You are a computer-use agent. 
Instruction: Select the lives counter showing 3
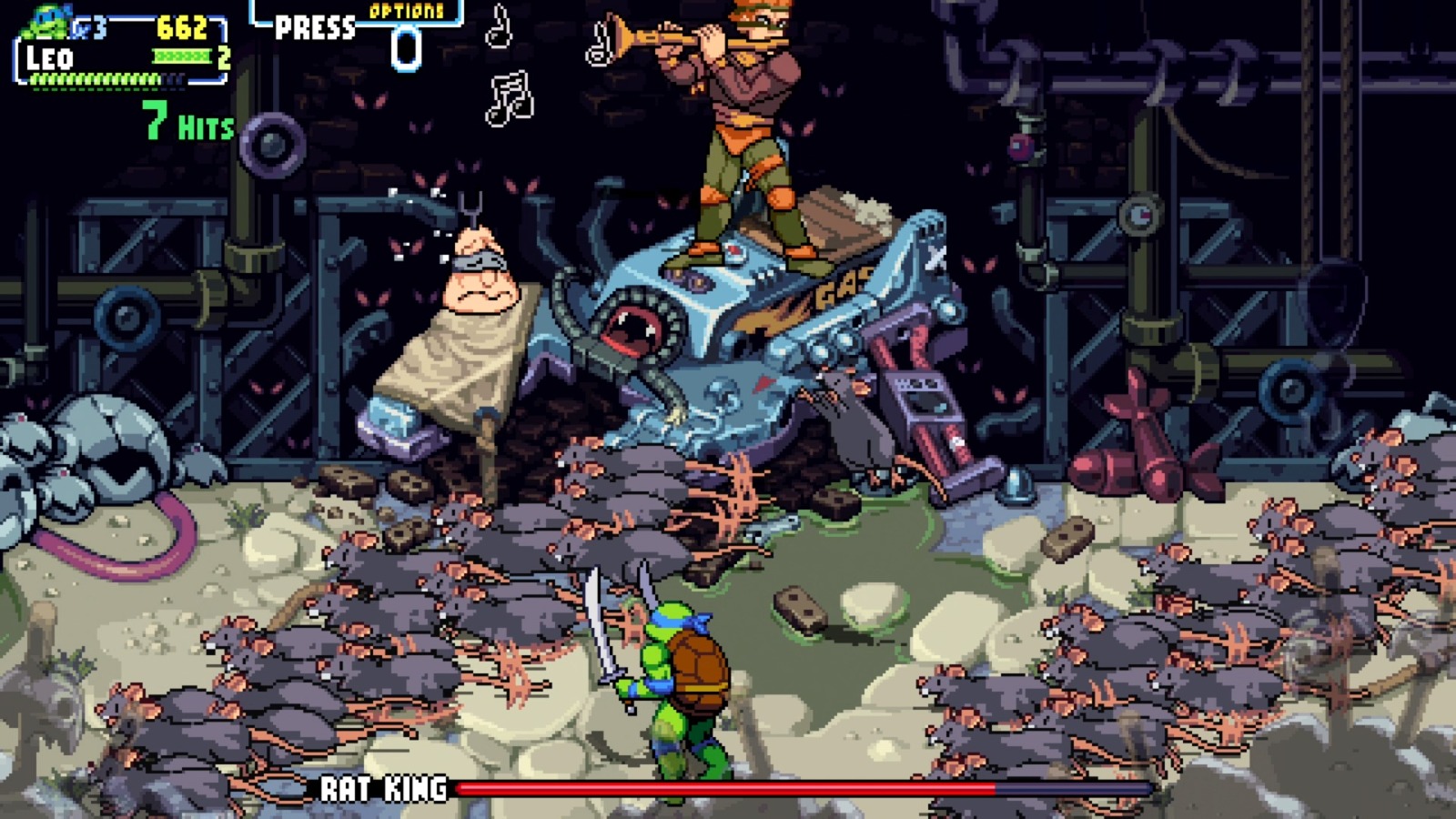coord(96,27)
